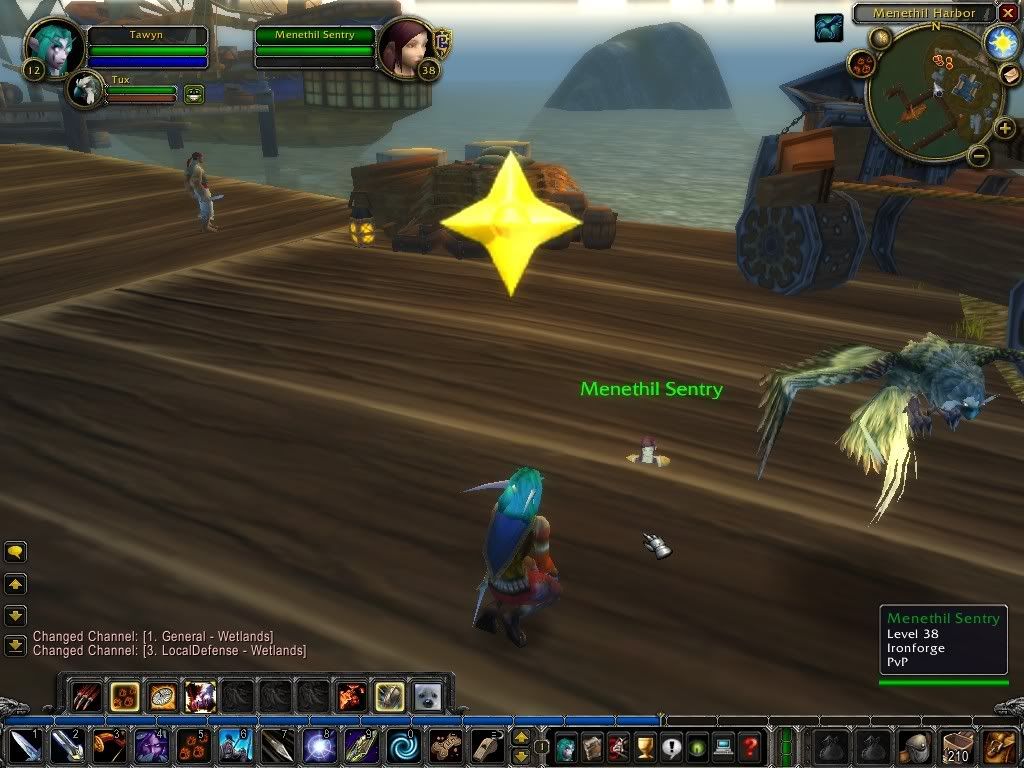Open the main menu computer icon

[723, 746]
